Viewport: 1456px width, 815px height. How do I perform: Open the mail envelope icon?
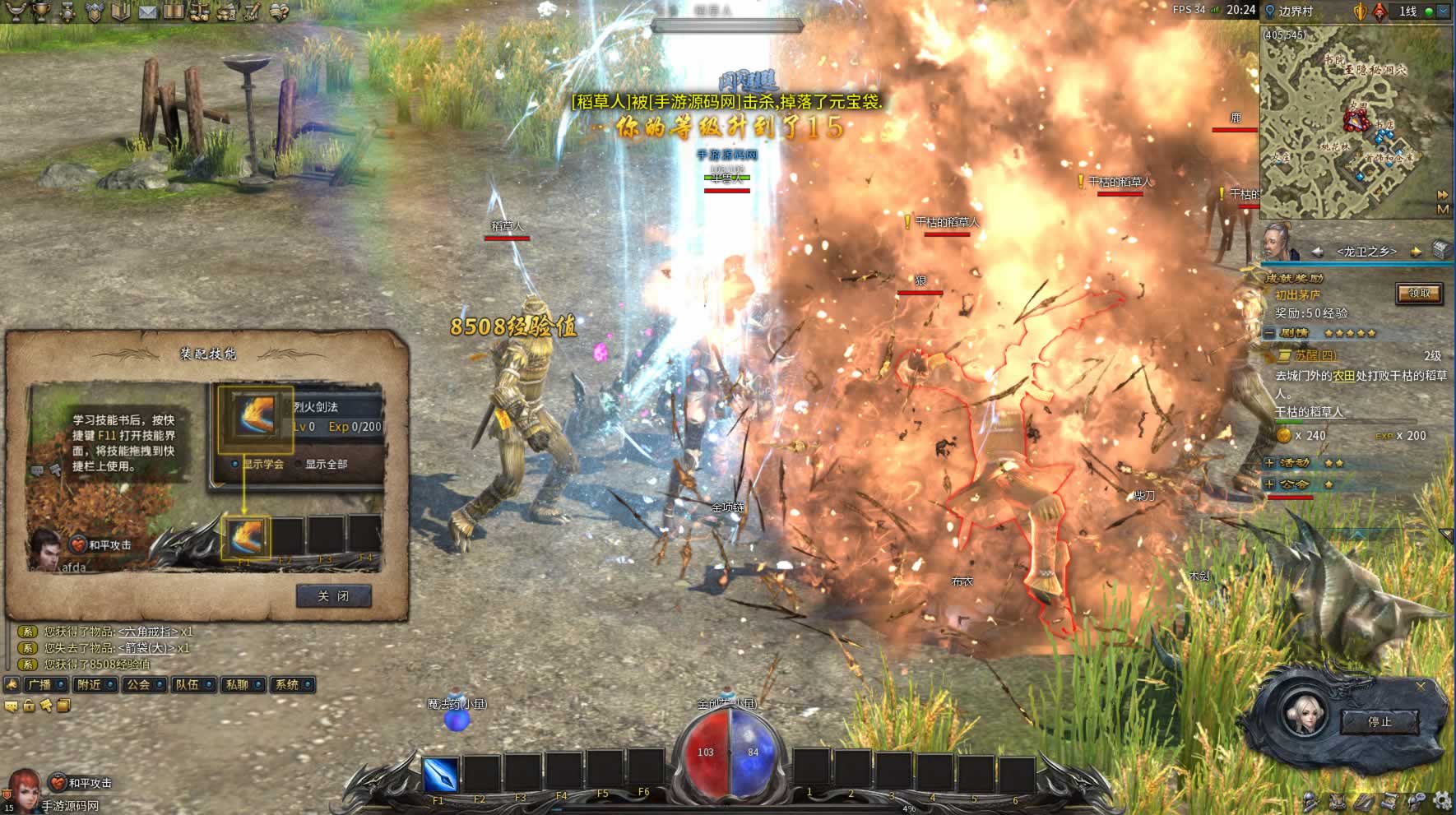click(x=147, y=12)
